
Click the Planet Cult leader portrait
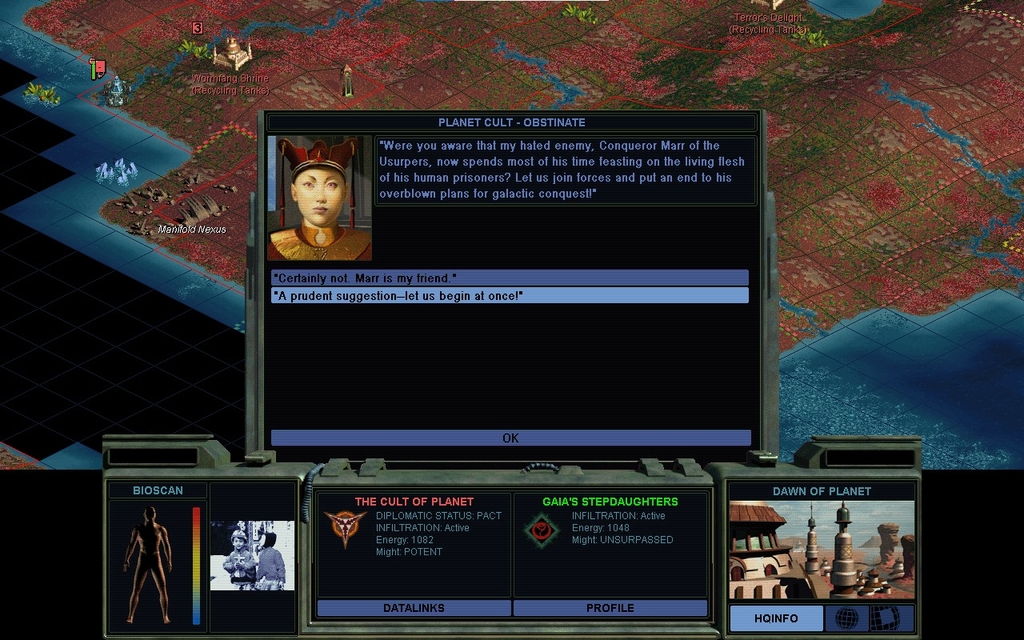(x=319, y=198)
